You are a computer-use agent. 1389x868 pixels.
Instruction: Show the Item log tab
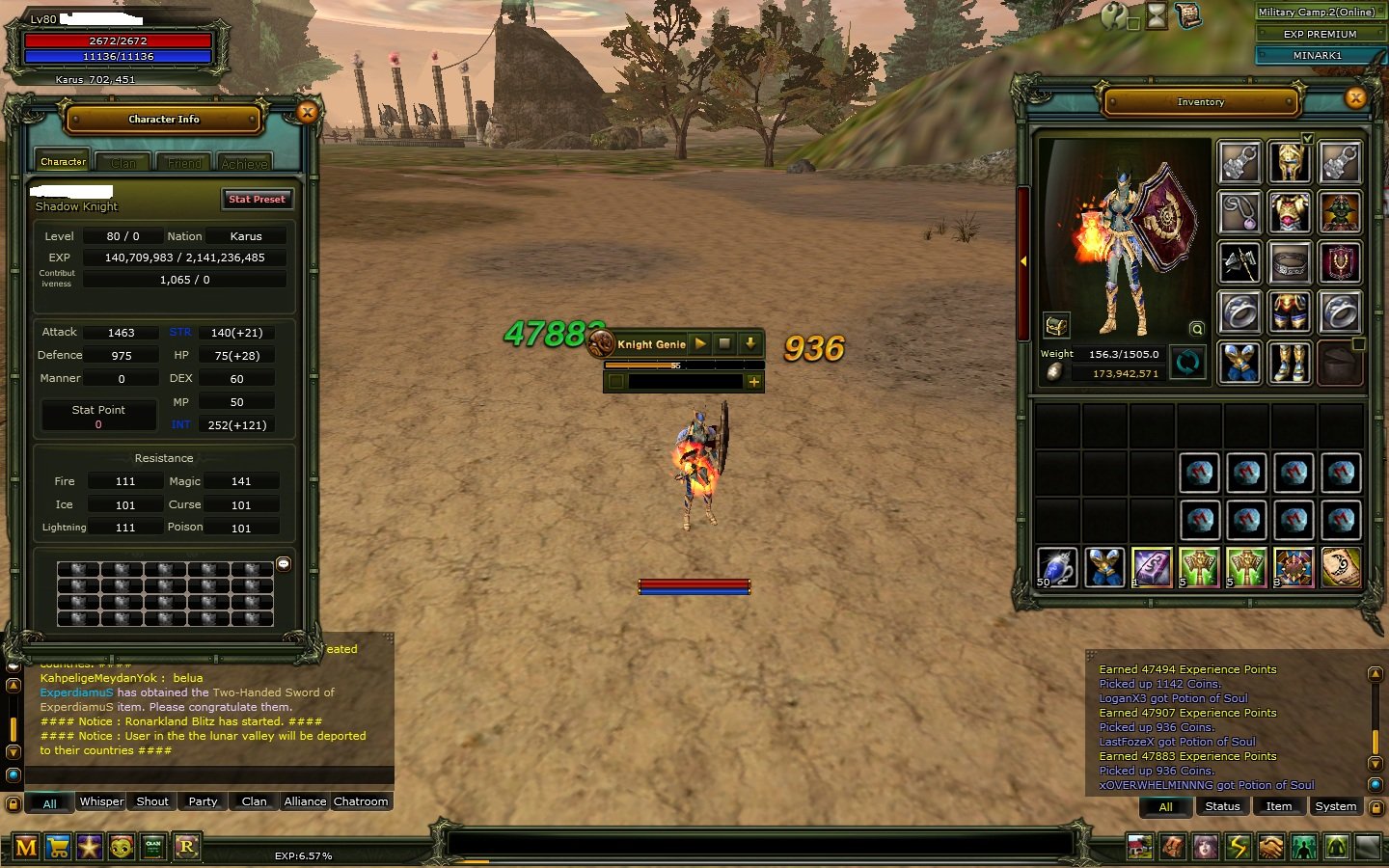(x=1278, y=806)
